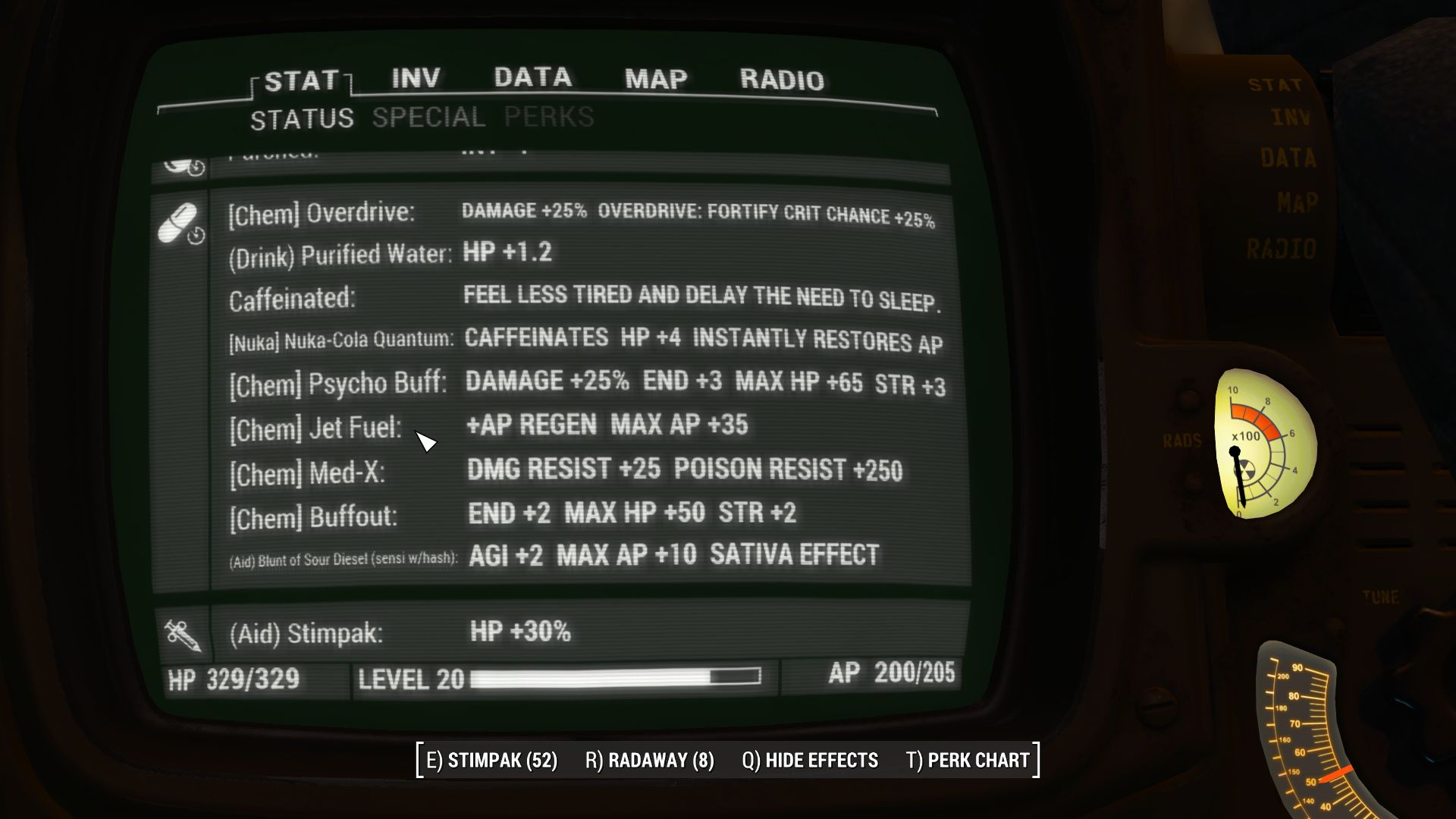Screen dimensions: 1456x819
Task: Switch to the MAP tab
Action: 654,78
